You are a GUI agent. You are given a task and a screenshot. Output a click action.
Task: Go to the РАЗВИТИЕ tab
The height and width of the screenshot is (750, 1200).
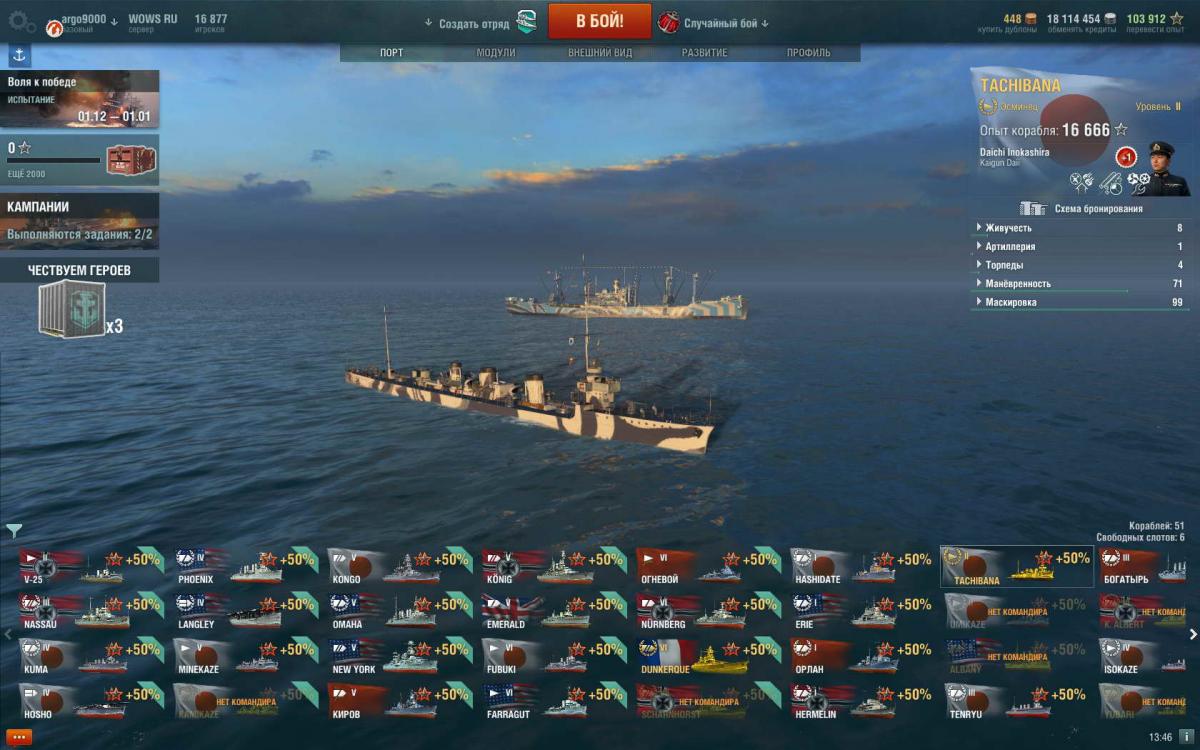[704, 53]
